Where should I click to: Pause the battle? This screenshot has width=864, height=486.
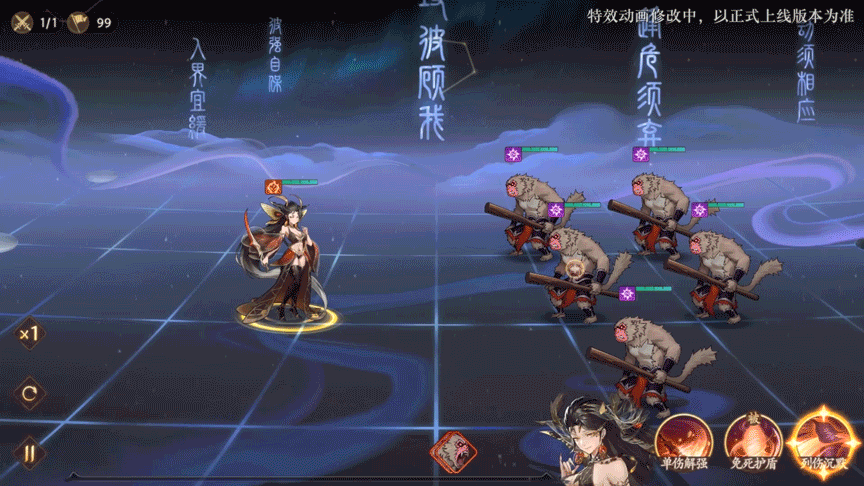(x=29, y=452)
